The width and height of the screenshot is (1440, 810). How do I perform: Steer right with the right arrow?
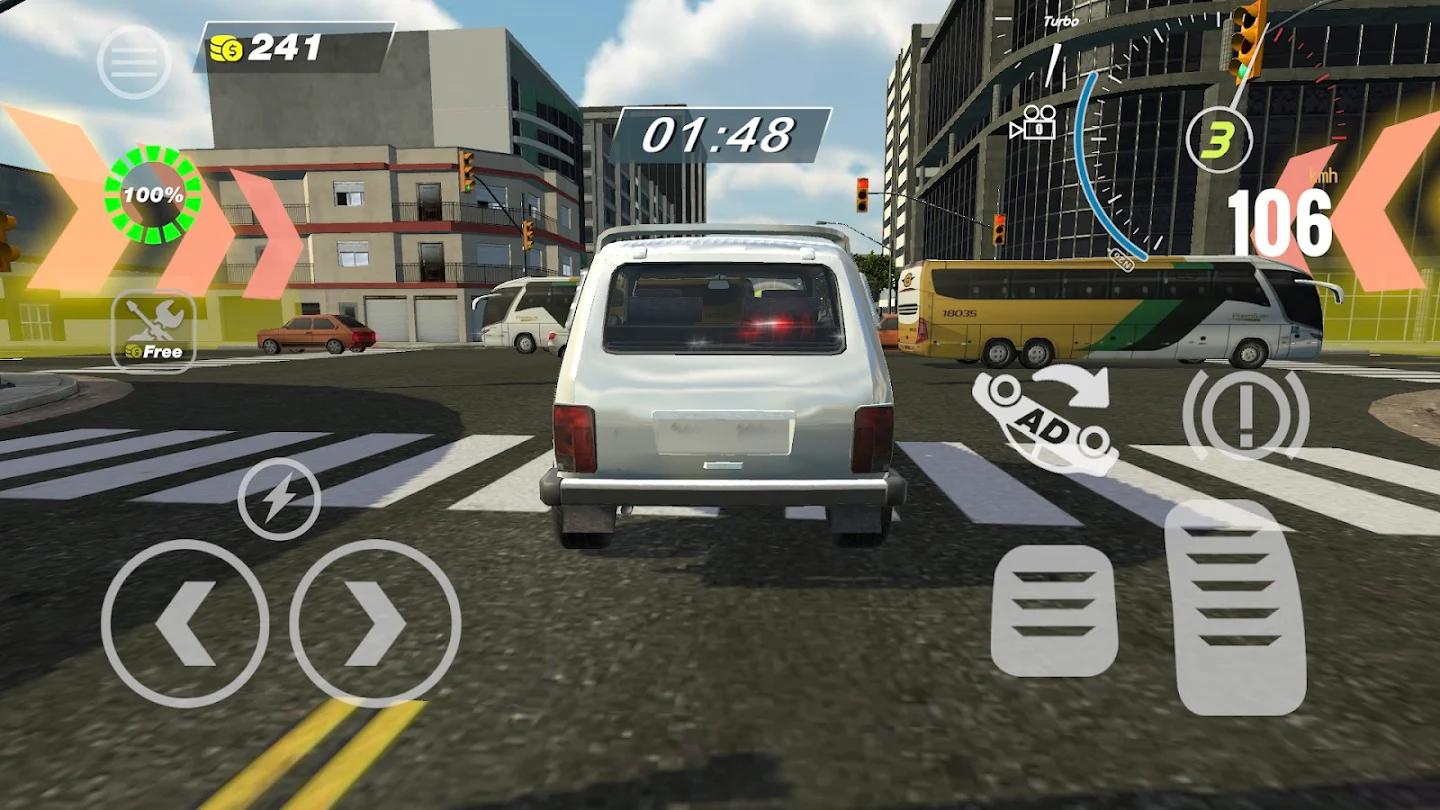[x=375, y=624]
